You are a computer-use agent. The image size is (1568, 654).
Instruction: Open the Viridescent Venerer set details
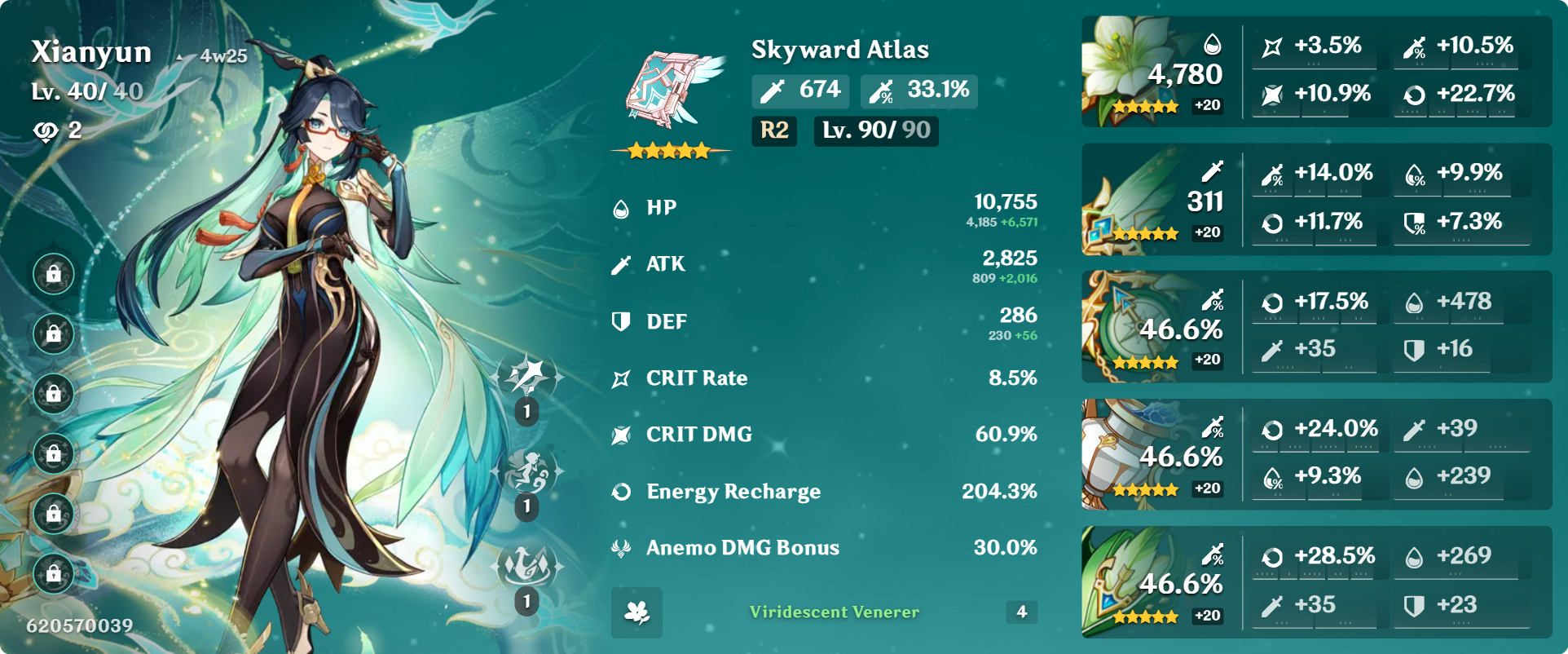pos(832,613)
